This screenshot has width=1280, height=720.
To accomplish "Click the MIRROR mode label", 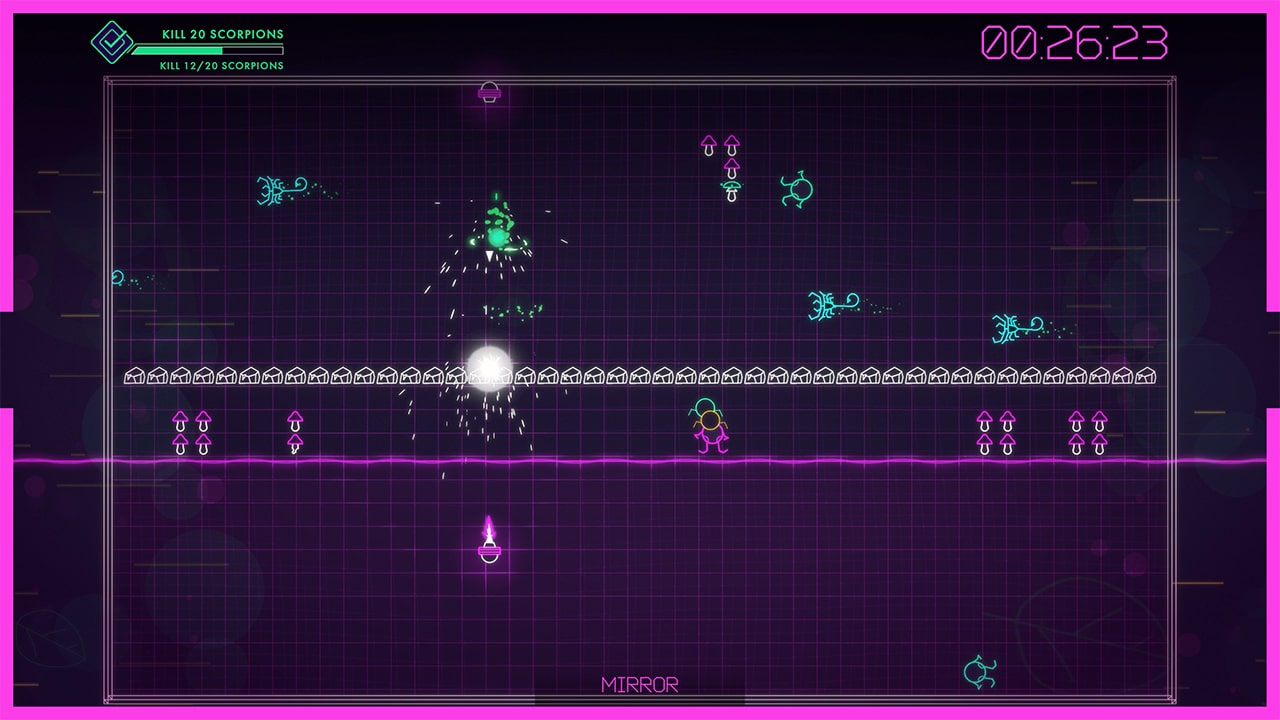I will [638, 685].
